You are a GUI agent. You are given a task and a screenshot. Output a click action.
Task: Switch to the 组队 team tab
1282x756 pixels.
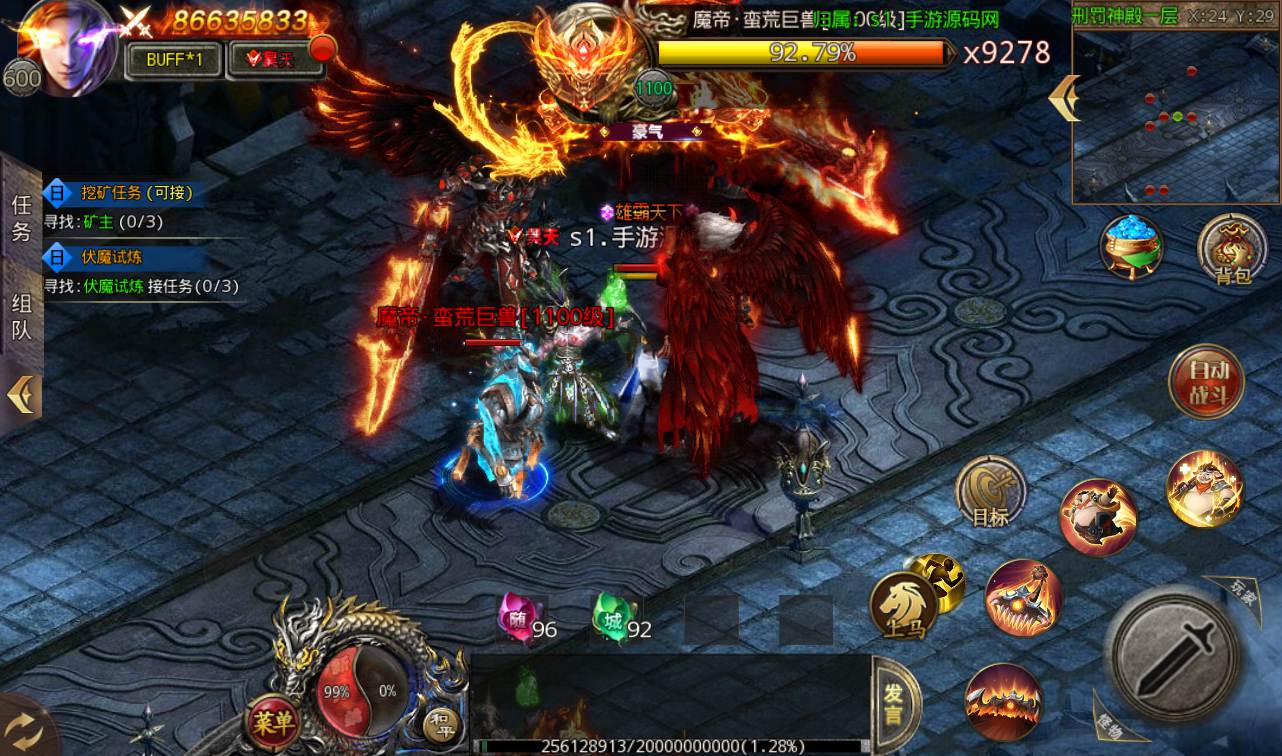(x=21, y=316)
